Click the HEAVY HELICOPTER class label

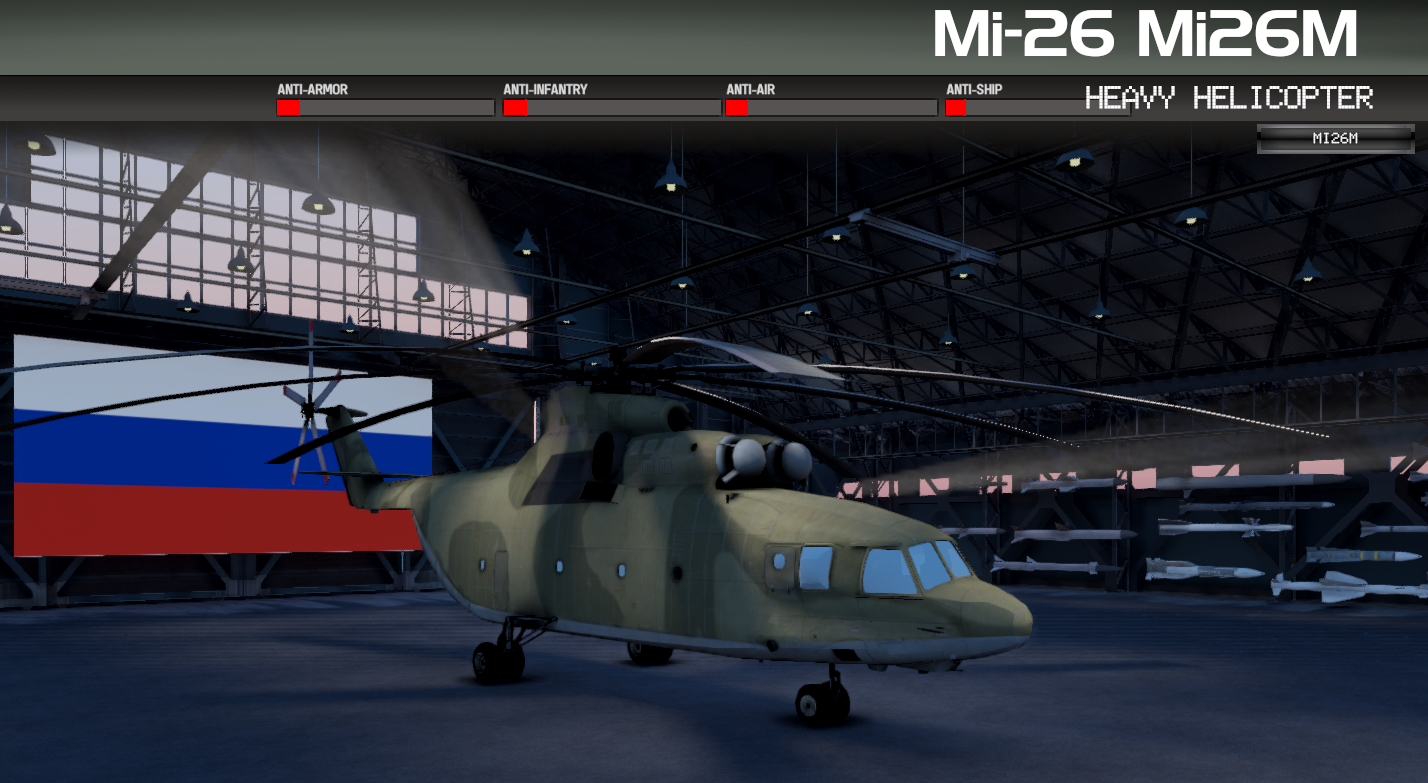[x=1230, y=98]
